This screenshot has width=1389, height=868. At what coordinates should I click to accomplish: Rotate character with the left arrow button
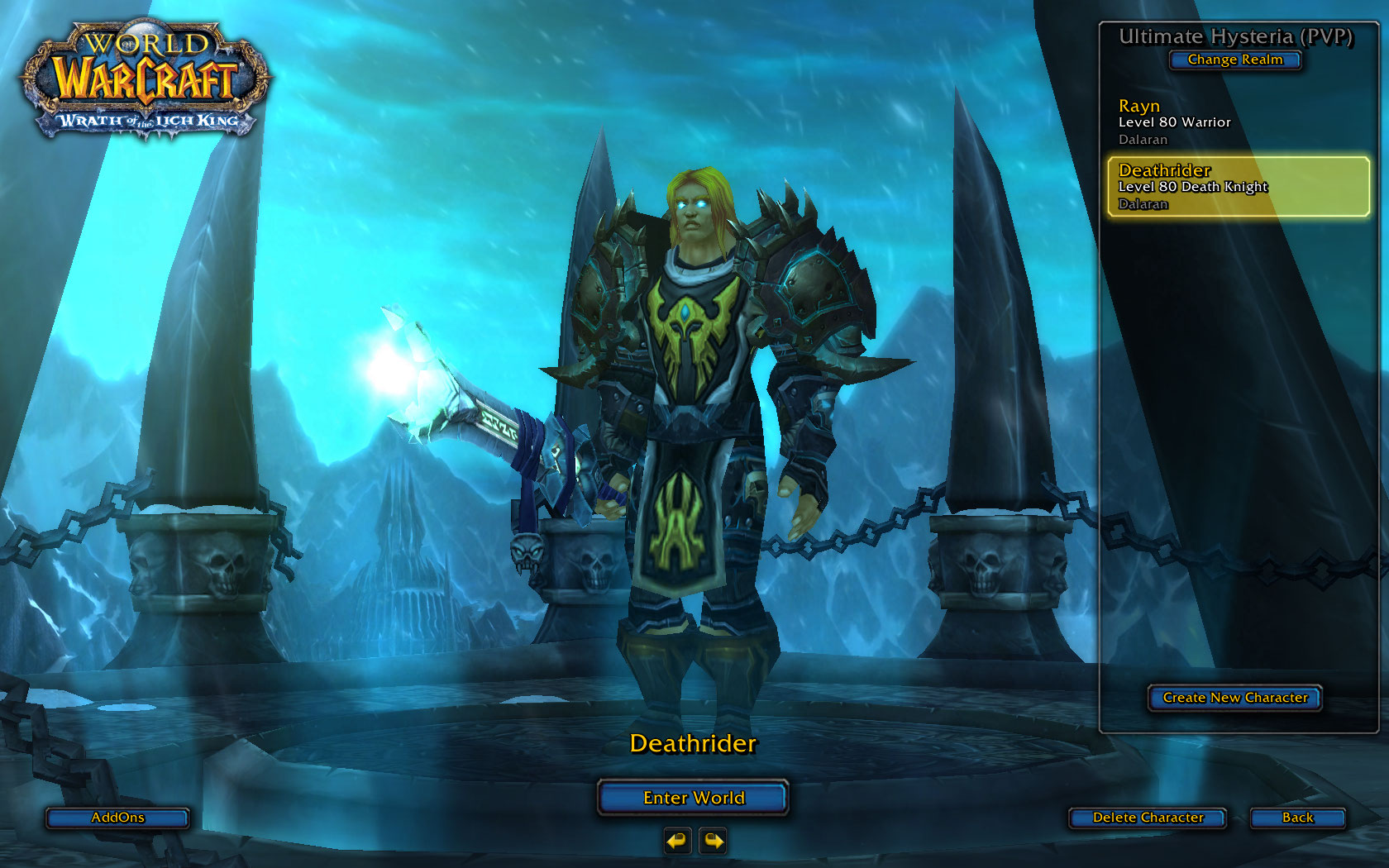677,842
